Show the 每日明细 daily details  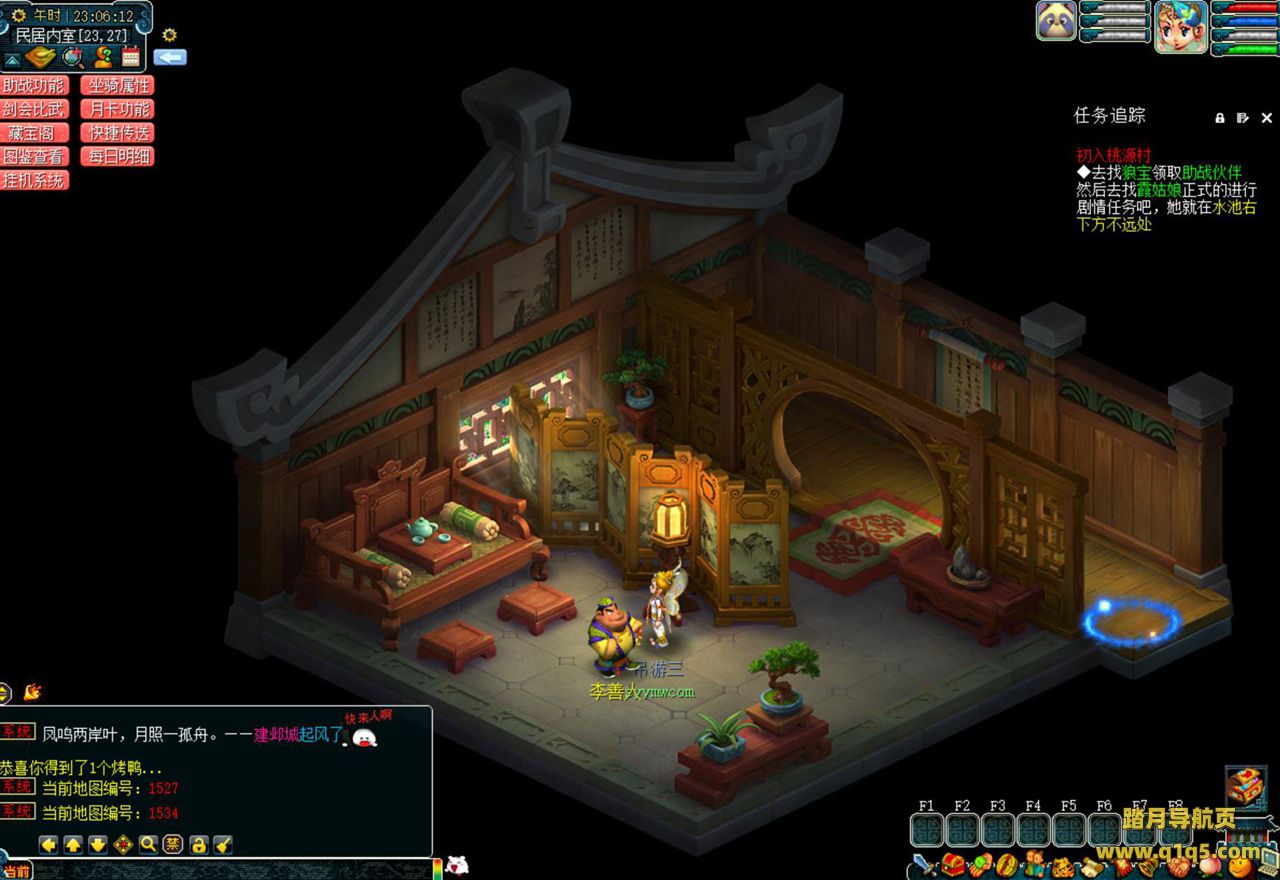118,157
